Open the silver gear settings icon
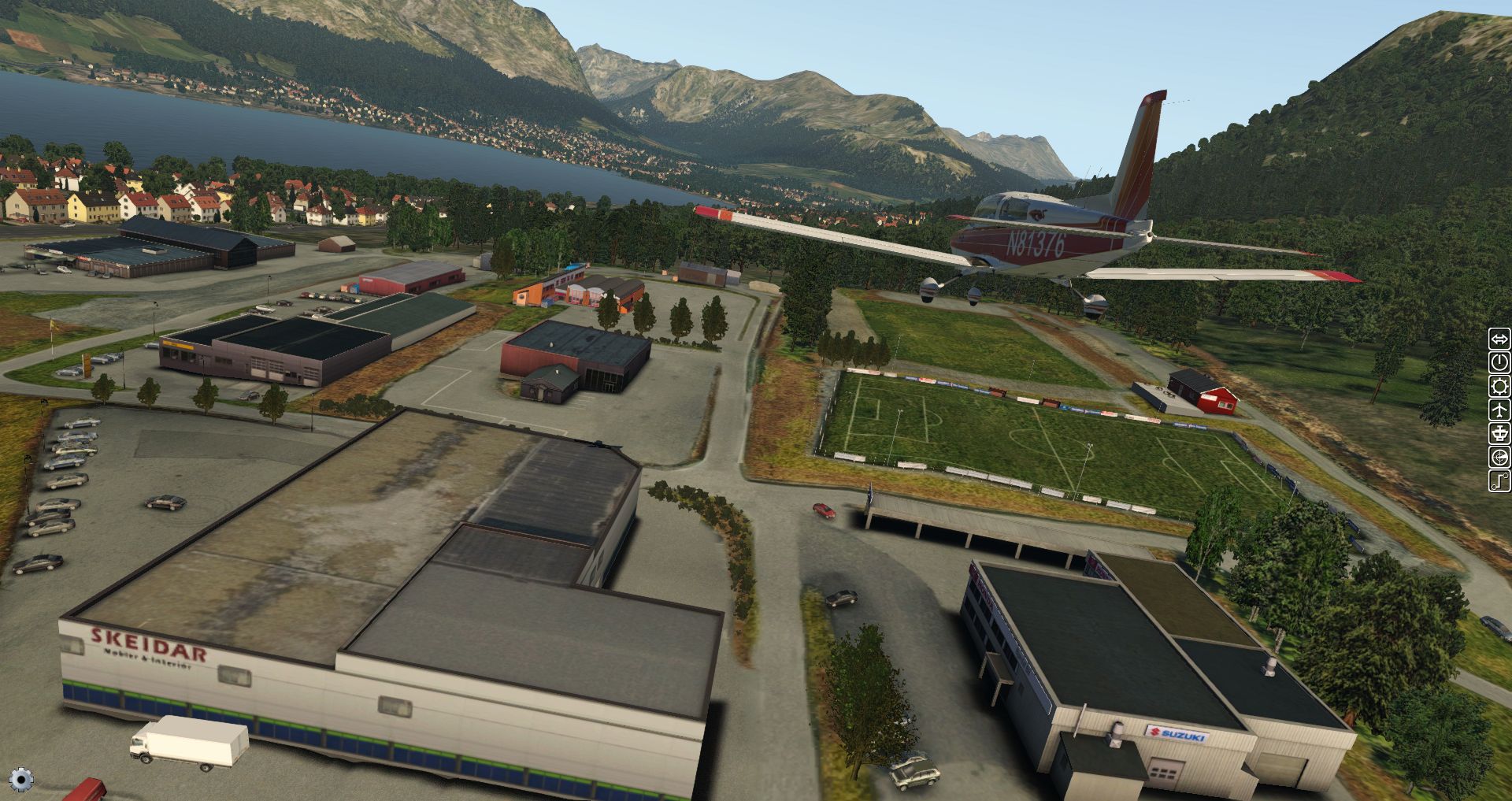This screenshot has width=1512, height=801. [x=21, y=780]
